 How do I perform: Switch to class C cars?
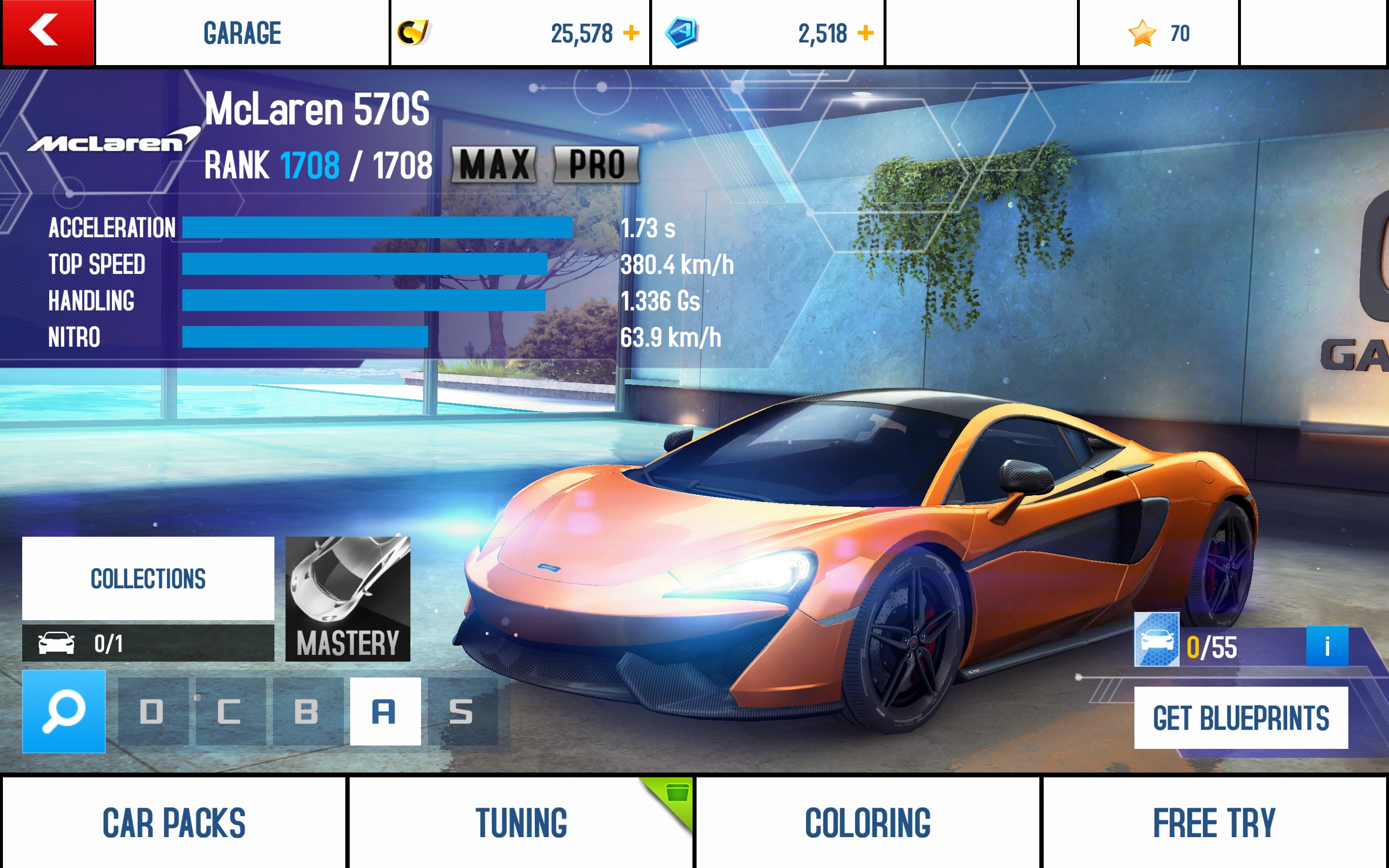[230, 711]
